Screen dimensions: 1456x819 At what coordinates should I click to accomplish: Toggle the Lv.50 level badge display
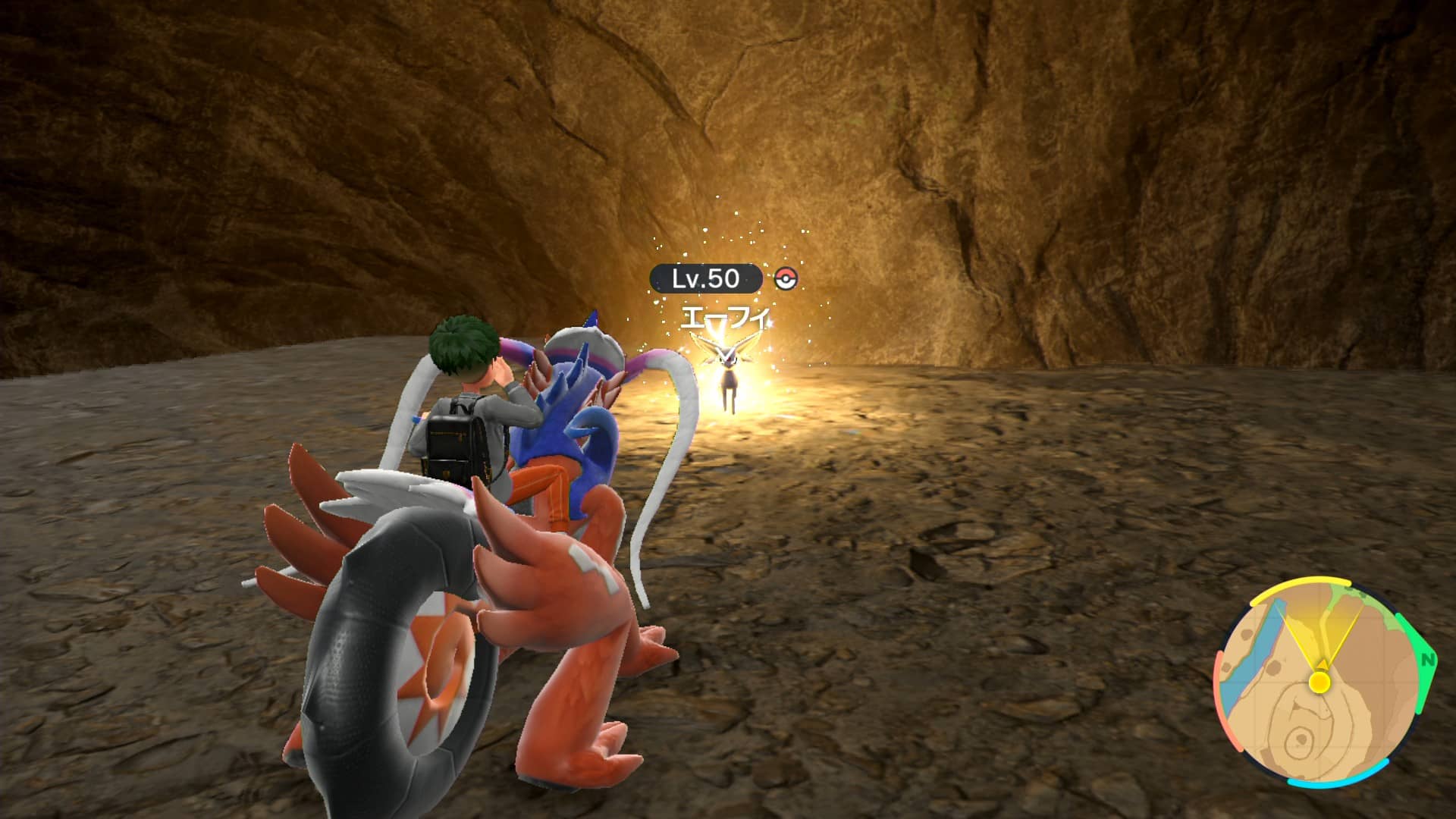pos(707,278)
